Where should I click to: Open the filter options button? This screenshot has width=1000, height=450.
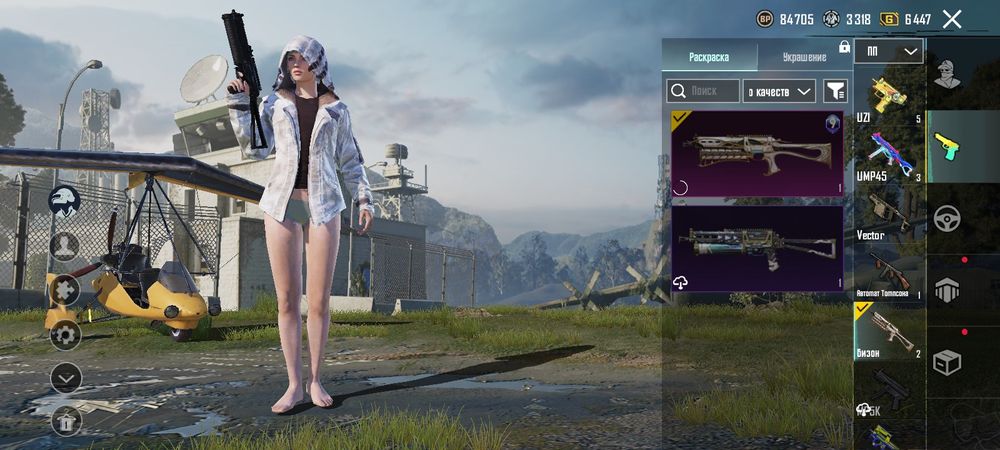(834, 91)
